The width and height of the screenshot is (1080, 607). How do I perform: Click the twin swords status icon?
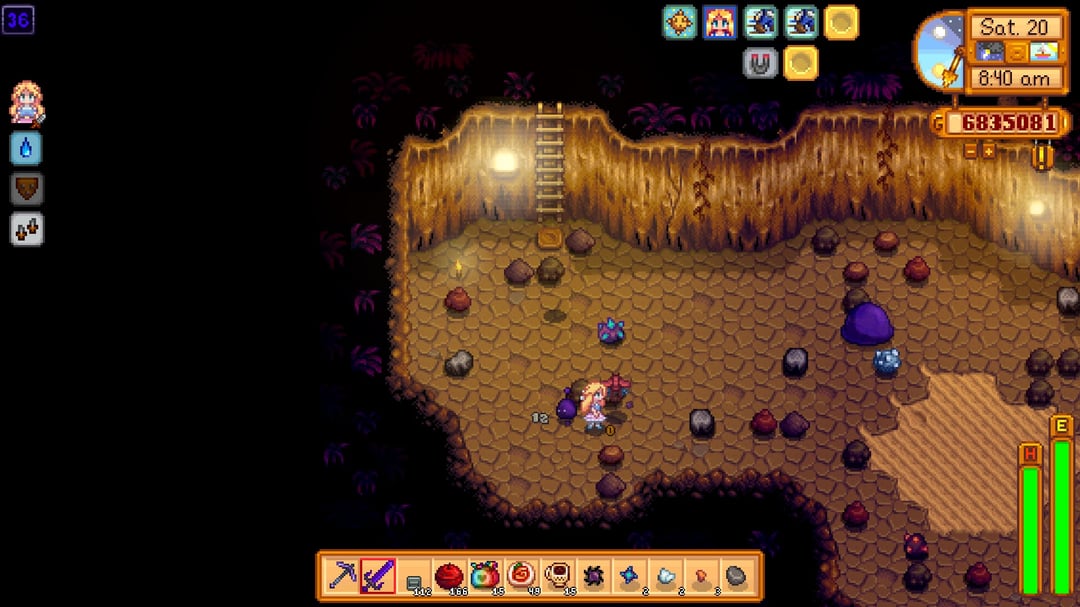(26, 230)
